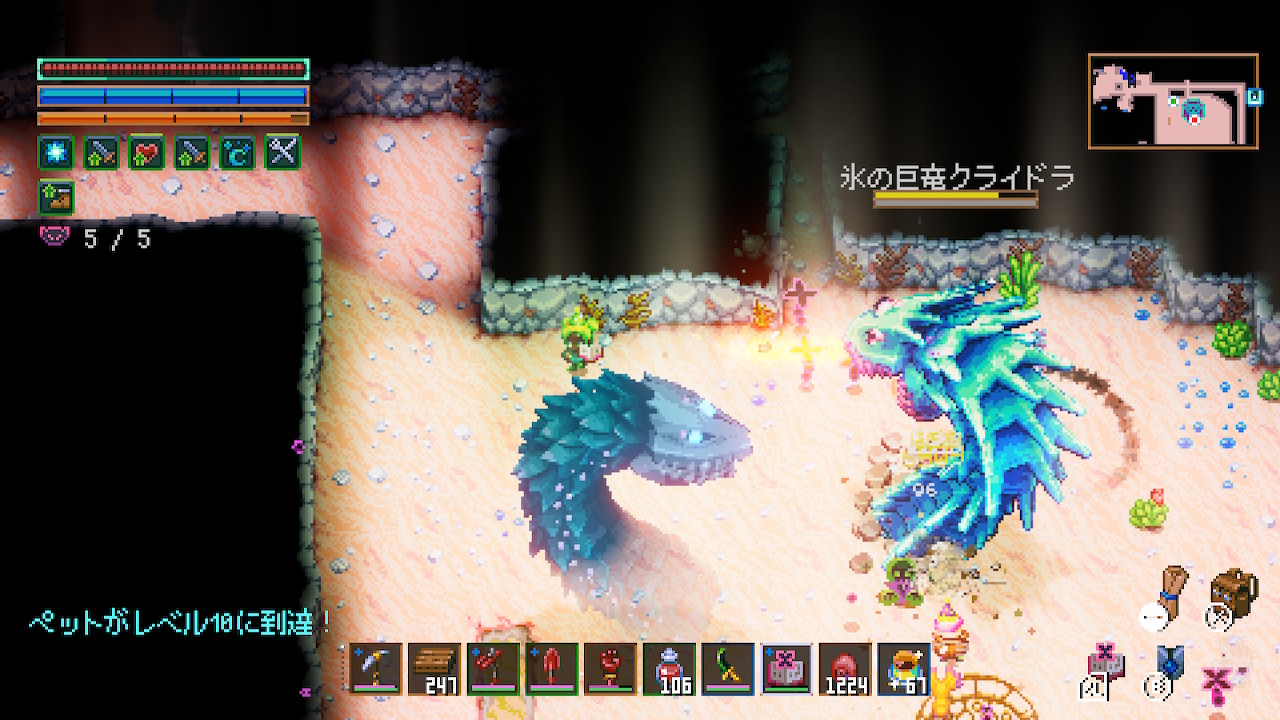1280x720 pixels.
Task: Inspect the red heart boost buff icon
Action: point(146,152)
